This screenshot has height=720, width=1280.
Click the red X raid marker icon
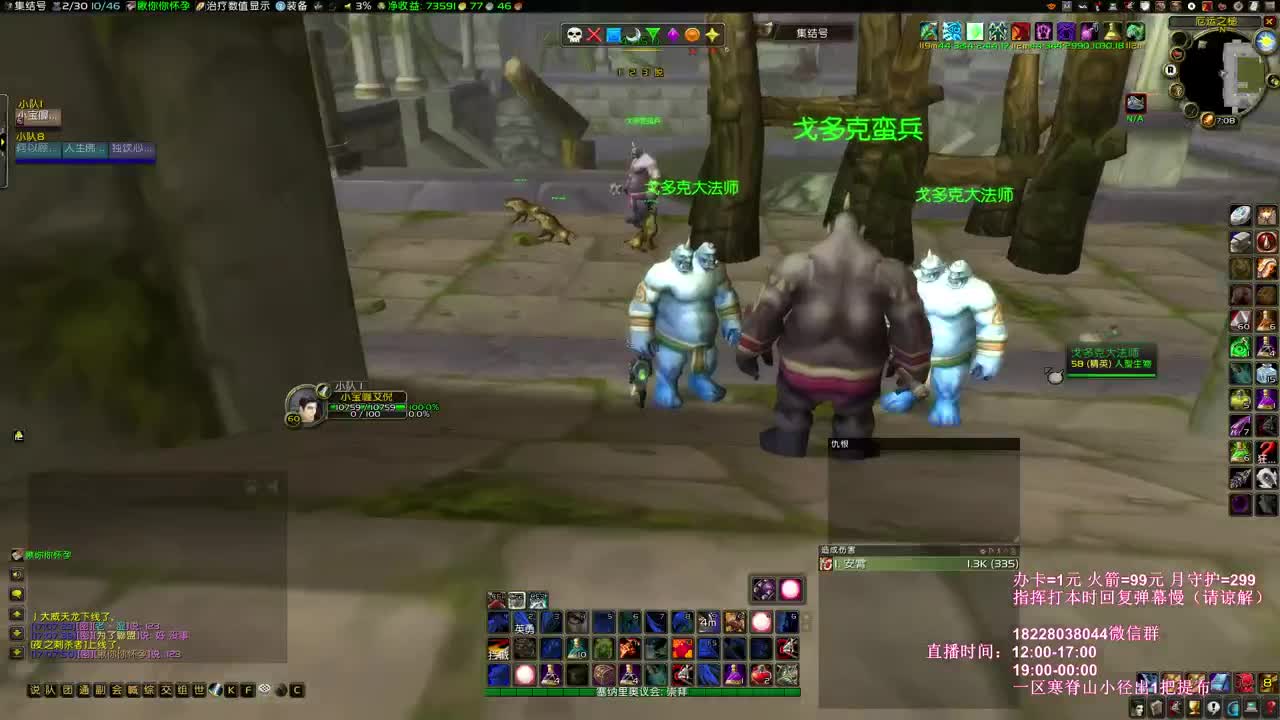point(593,34)
